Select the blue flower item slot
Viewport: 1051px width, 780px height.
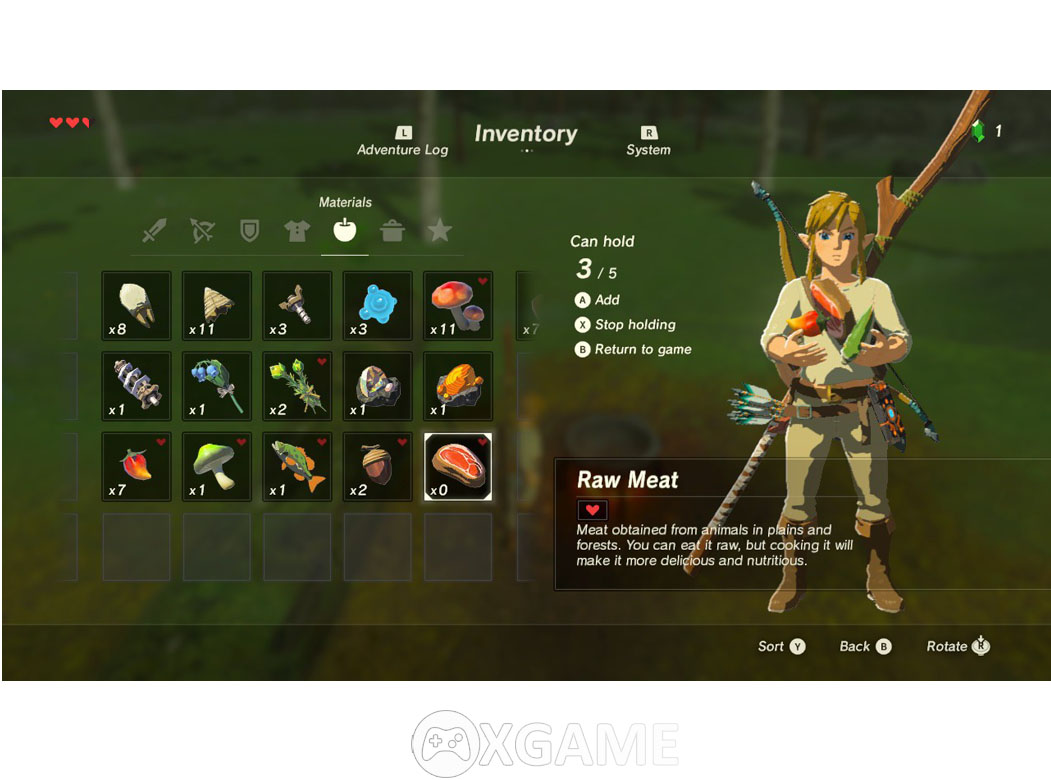217,386
